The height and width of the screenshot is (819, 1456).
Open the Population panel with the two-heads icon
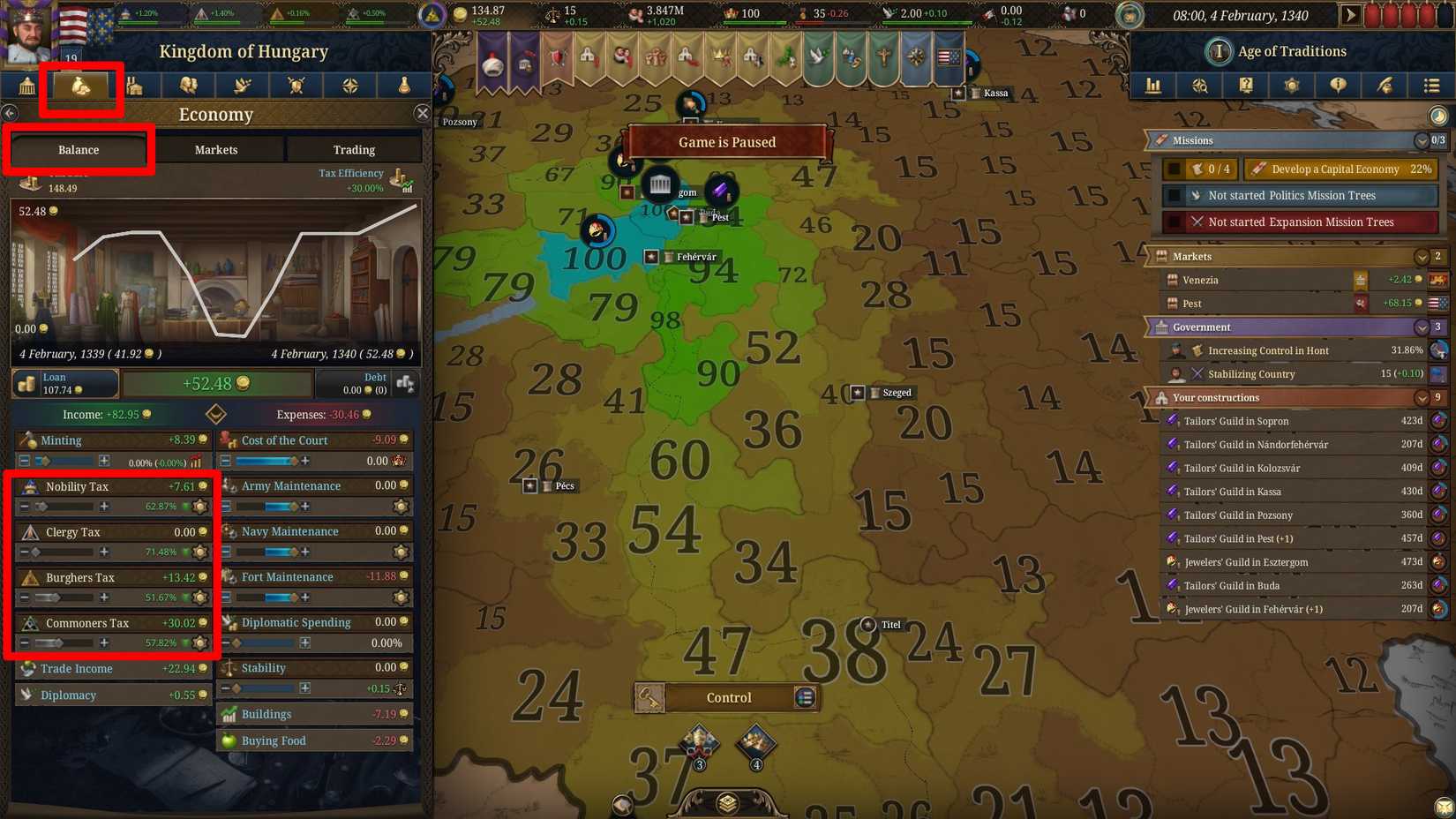[188, 86]
